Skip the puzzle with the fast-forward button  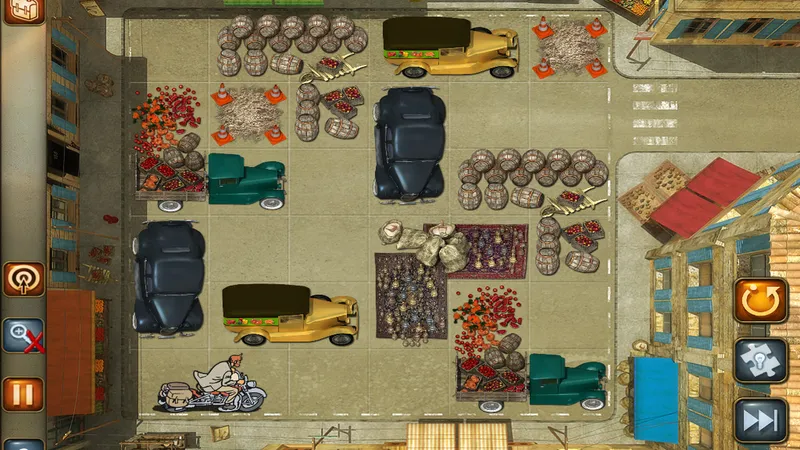pyautogui.click(x=761, y=419)
